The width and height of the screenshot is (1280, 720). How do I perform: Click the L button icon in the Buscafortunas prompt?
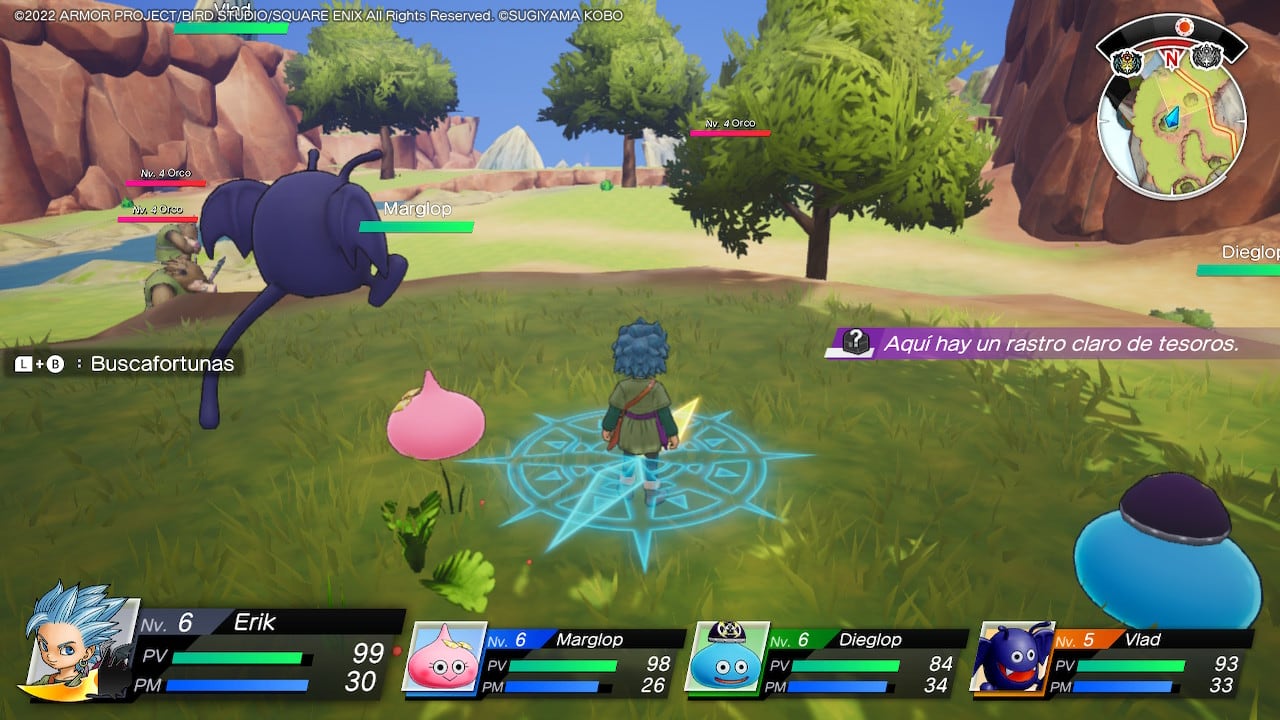[x=22, y=364]
